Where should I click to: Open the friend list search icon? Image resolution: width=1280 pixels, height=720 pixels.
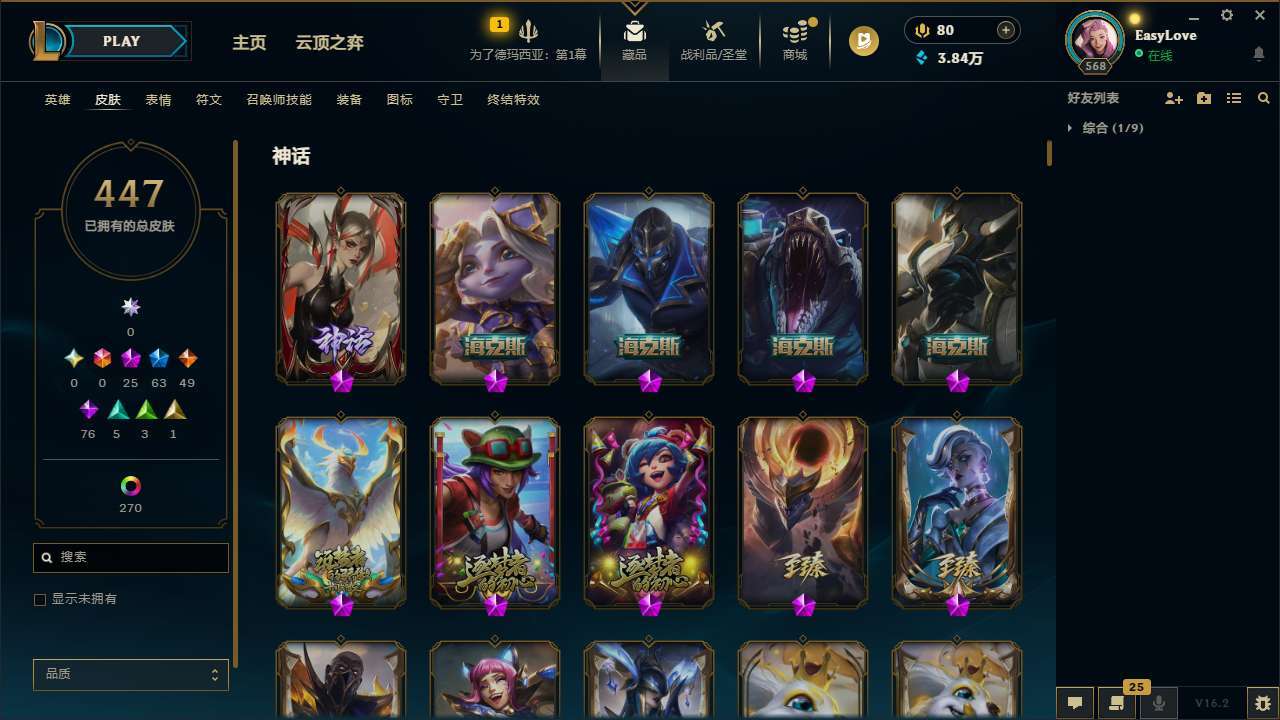1263,98
